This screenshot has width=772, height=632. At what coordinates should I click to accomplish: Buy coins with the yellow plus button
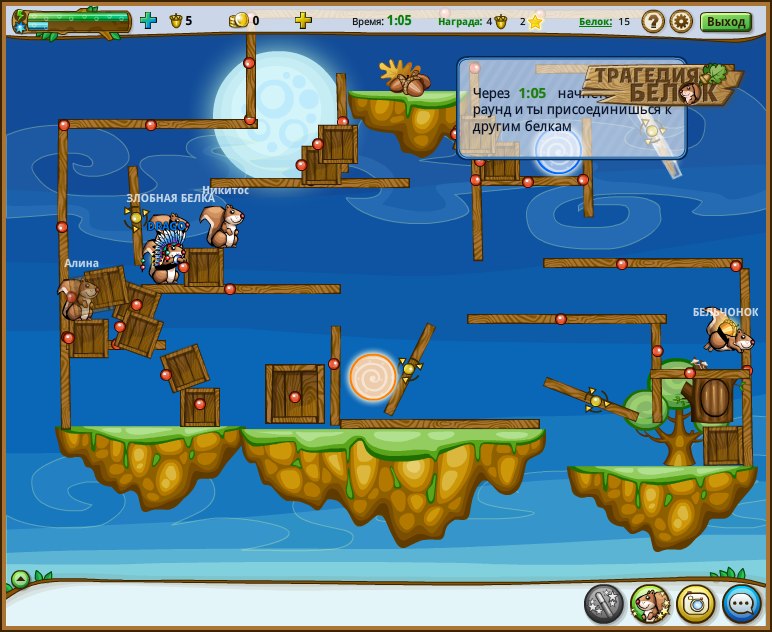[x=303, y=20]
